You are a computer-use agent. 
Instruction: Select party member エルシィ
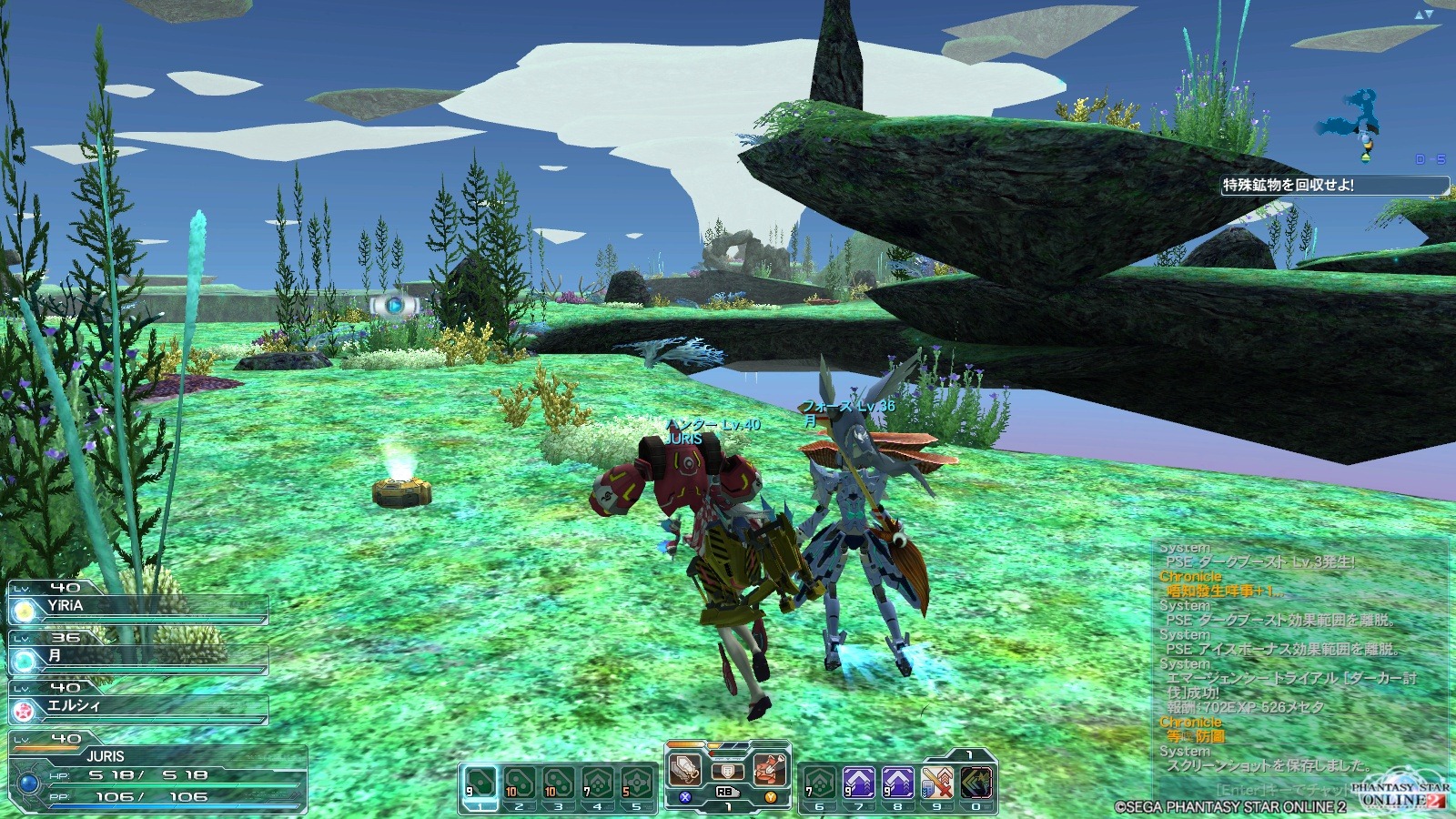(136, 707)
